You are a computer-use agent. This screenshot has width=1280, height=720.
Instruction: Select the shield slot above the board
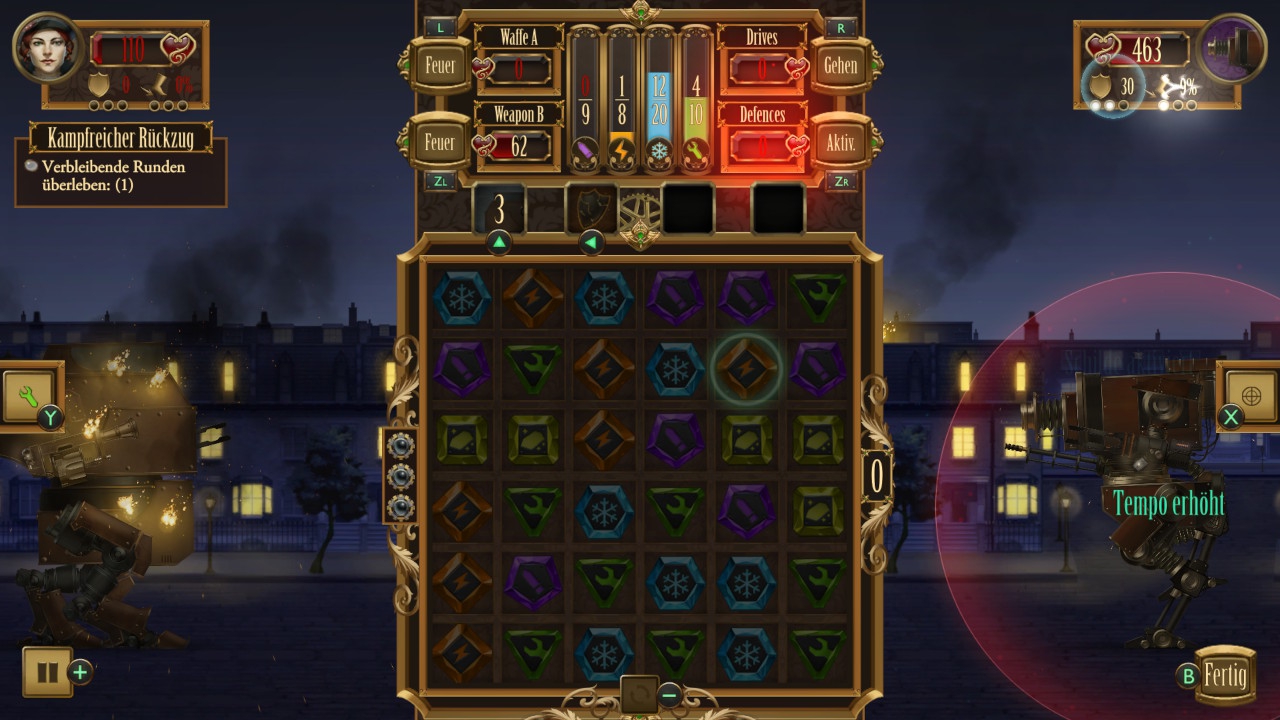[591, 208]
